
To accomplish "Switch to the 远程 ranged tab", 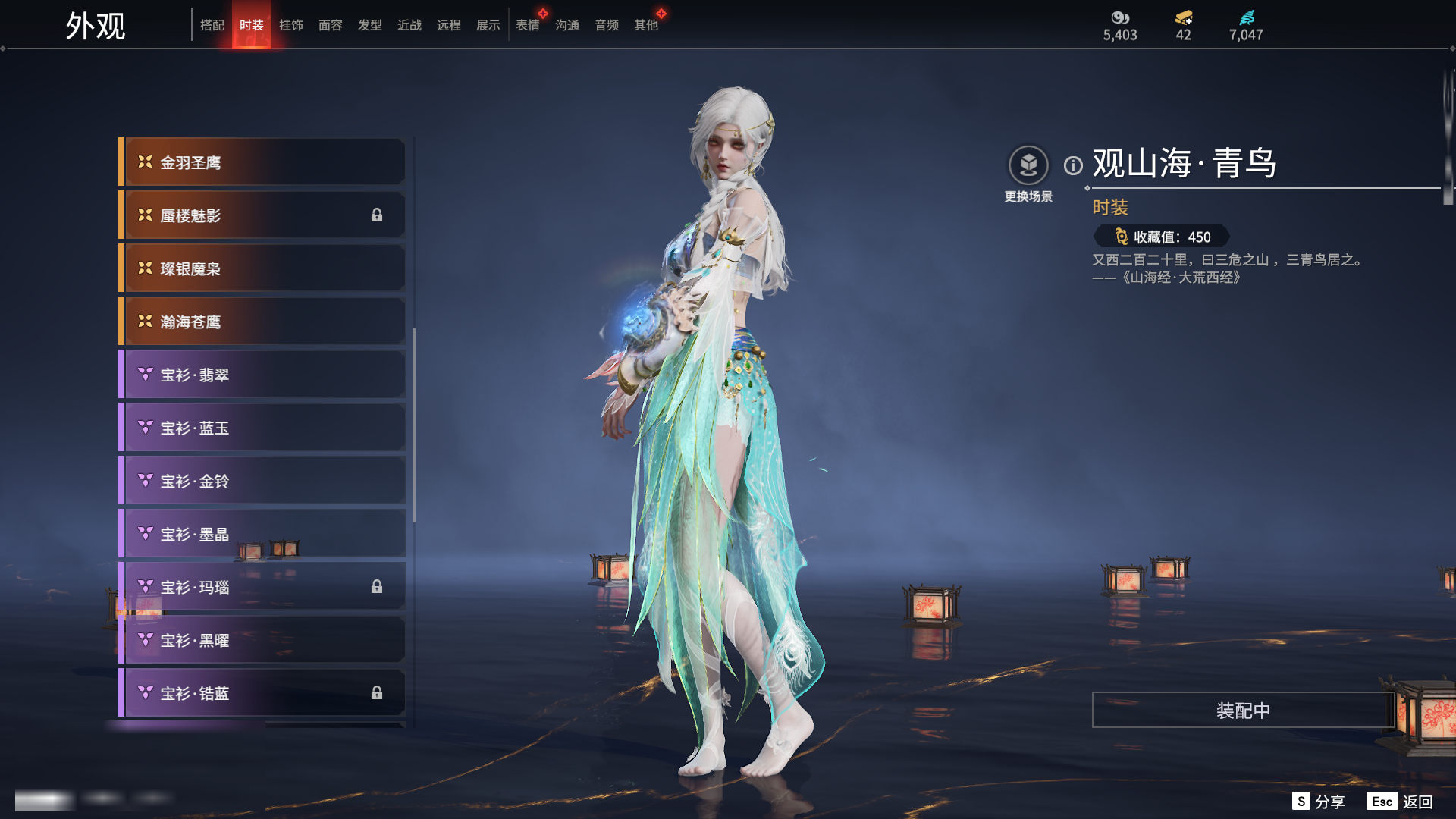I will pos(449,25).
